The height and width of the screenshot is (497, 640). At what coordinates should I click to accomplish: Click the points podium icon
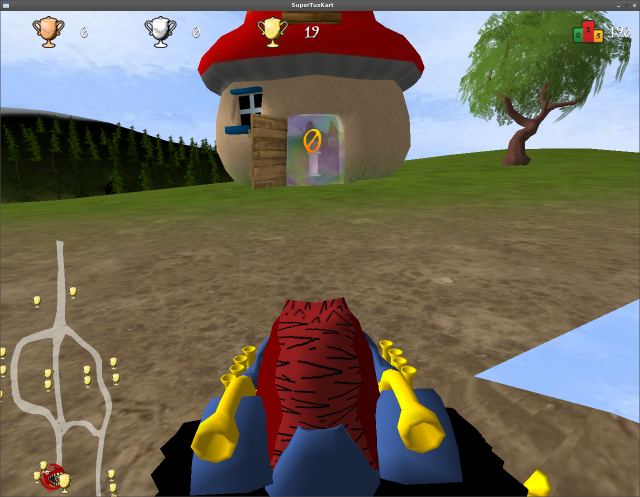pyautogui.click(x=587, y=33)
